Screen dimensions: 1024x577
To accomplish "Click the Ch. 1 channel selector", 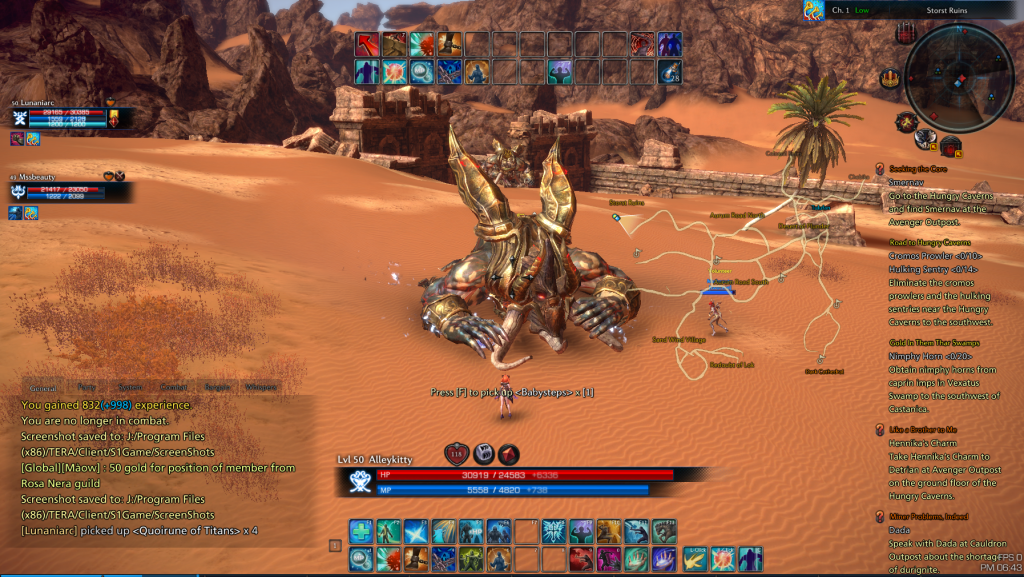I will coord(840,10).
